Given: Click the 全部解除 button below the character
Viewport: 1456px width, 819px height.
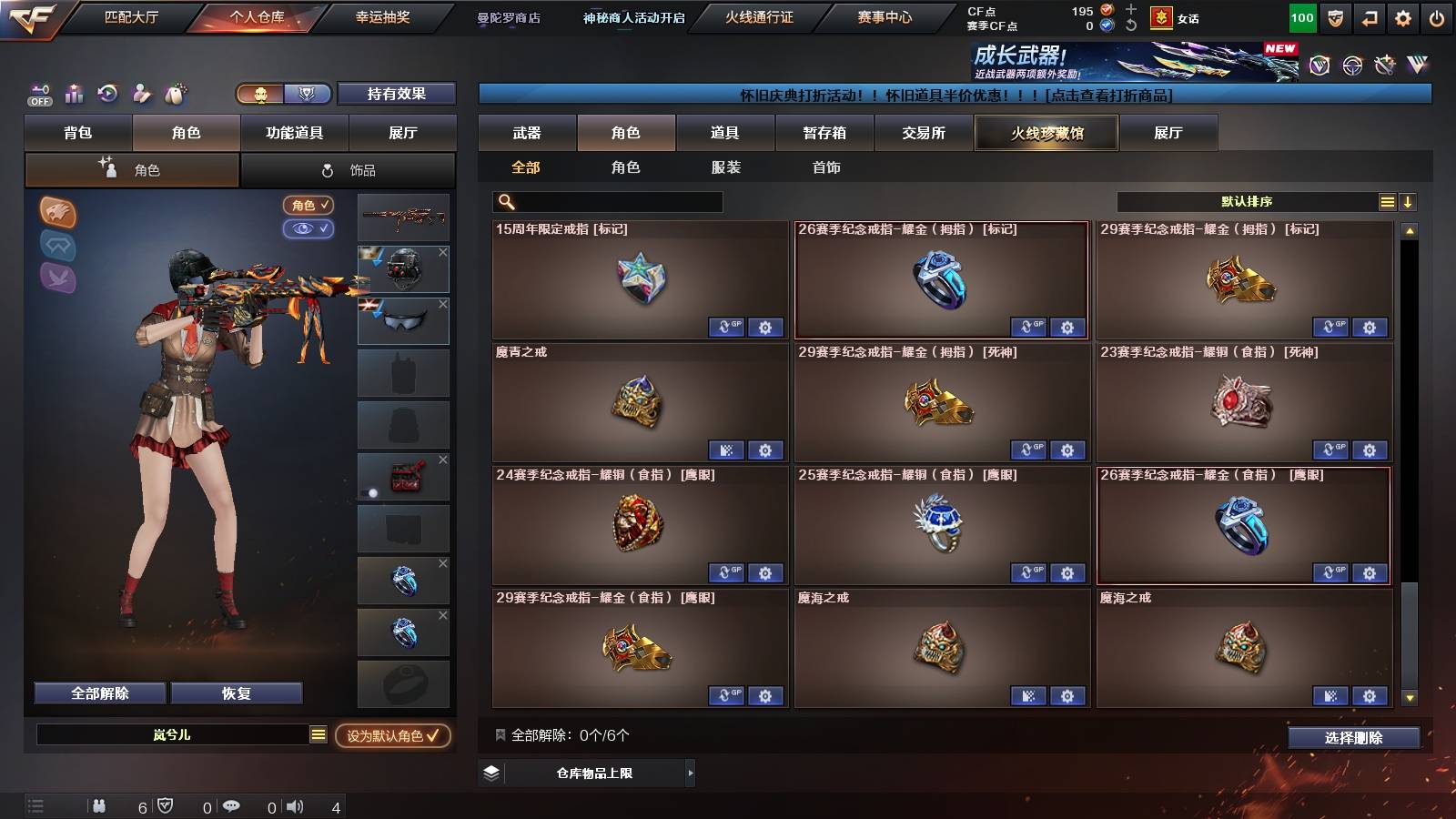Looking at the screenshot, I should click(98, 693).
